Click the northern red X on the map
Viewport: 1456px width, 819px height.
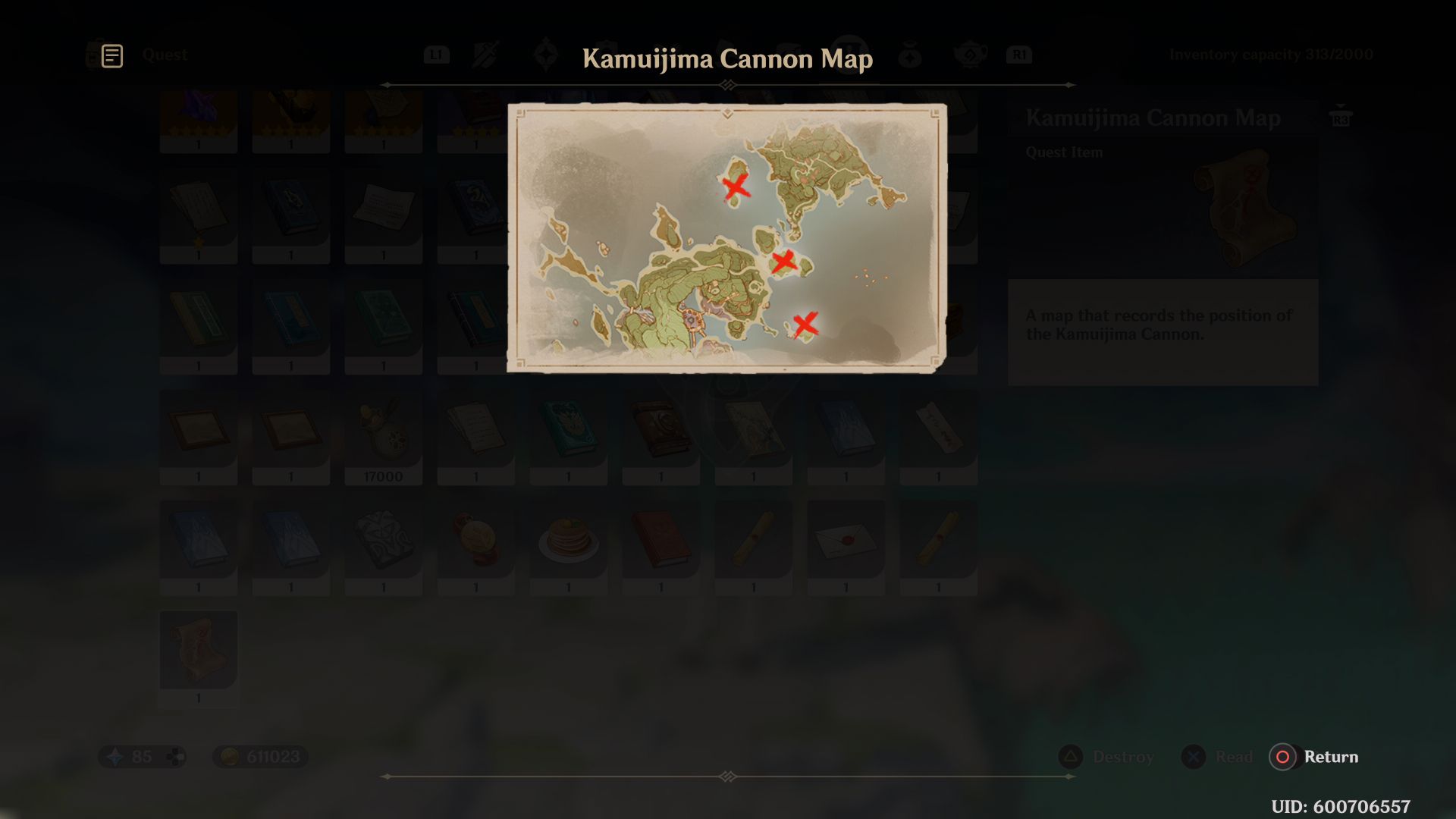734,186
